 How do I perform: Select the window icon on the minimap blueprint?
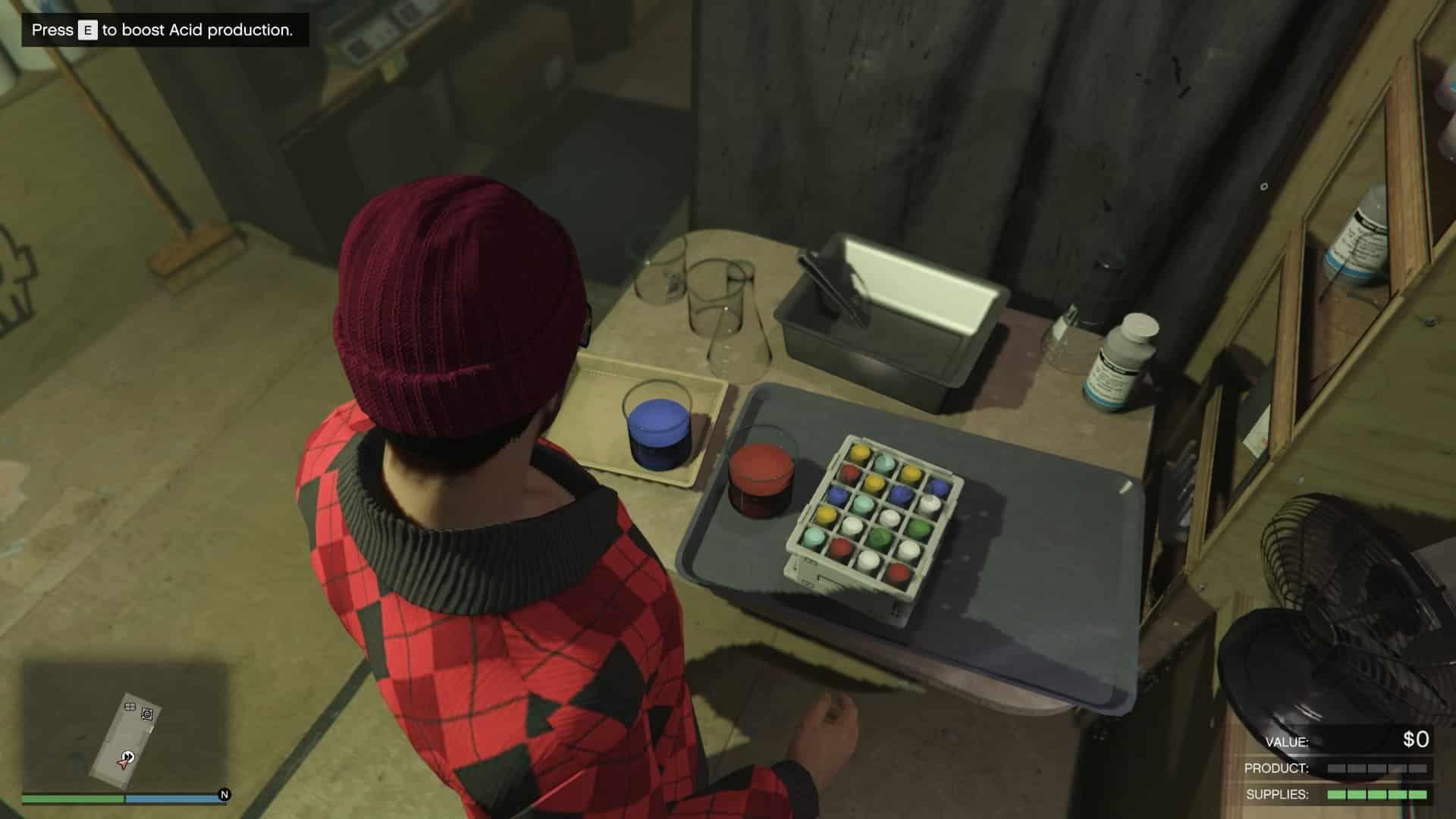click(x=130, y=707)
